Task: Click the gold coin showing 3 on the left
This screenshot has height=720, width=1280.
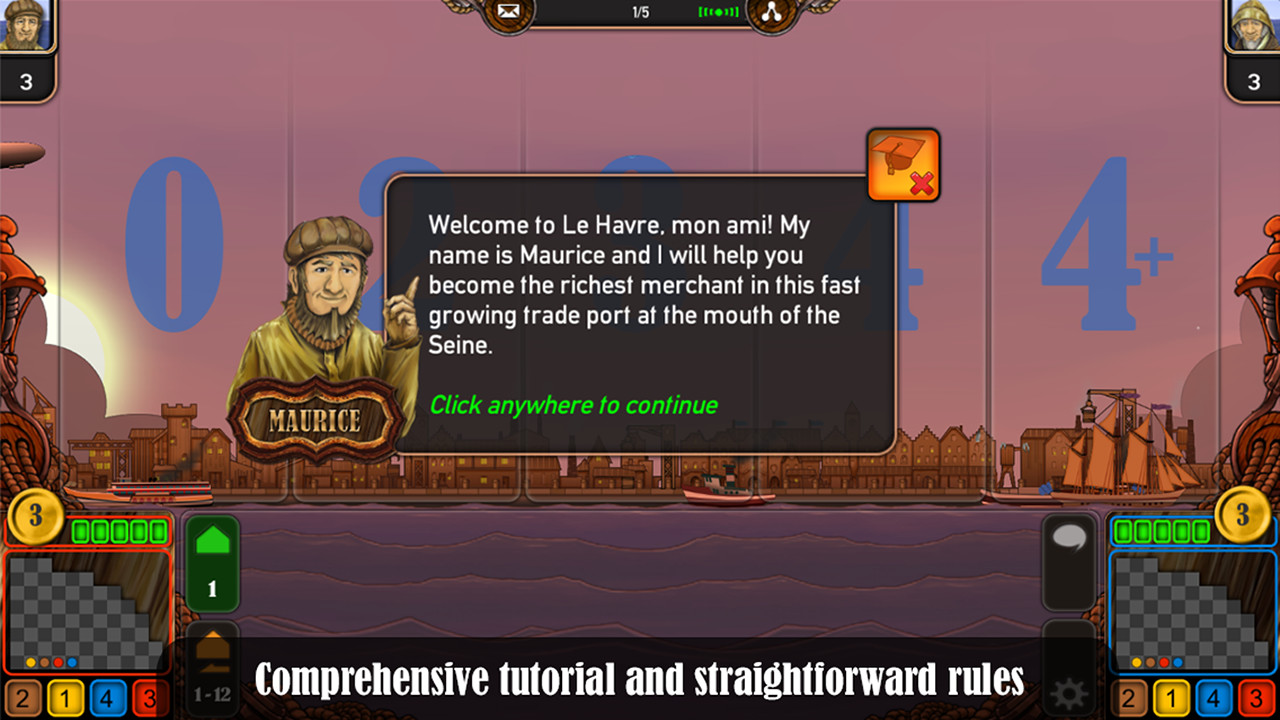Action: [x=34, y=520]
